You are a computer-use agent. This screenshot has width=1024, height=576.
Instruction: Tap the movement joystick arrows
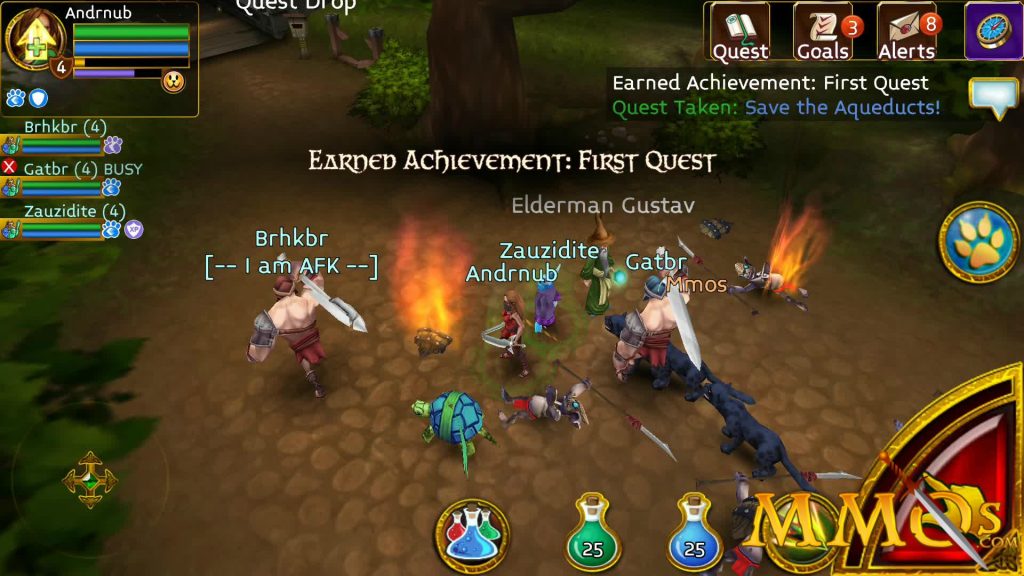tap(90, 479)
